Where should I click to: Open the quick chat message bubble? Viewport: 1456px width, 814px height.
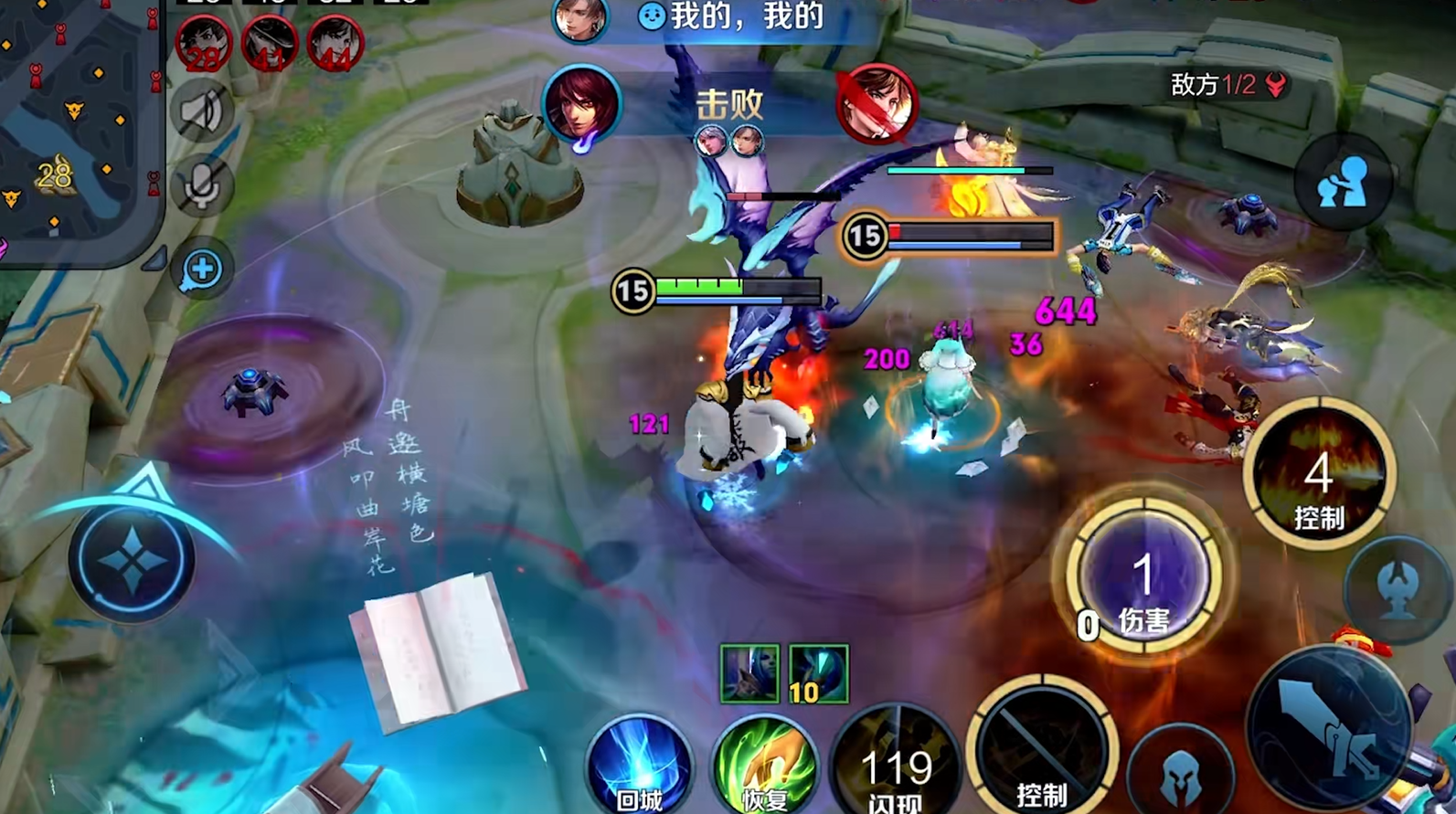tap(202, 270)
